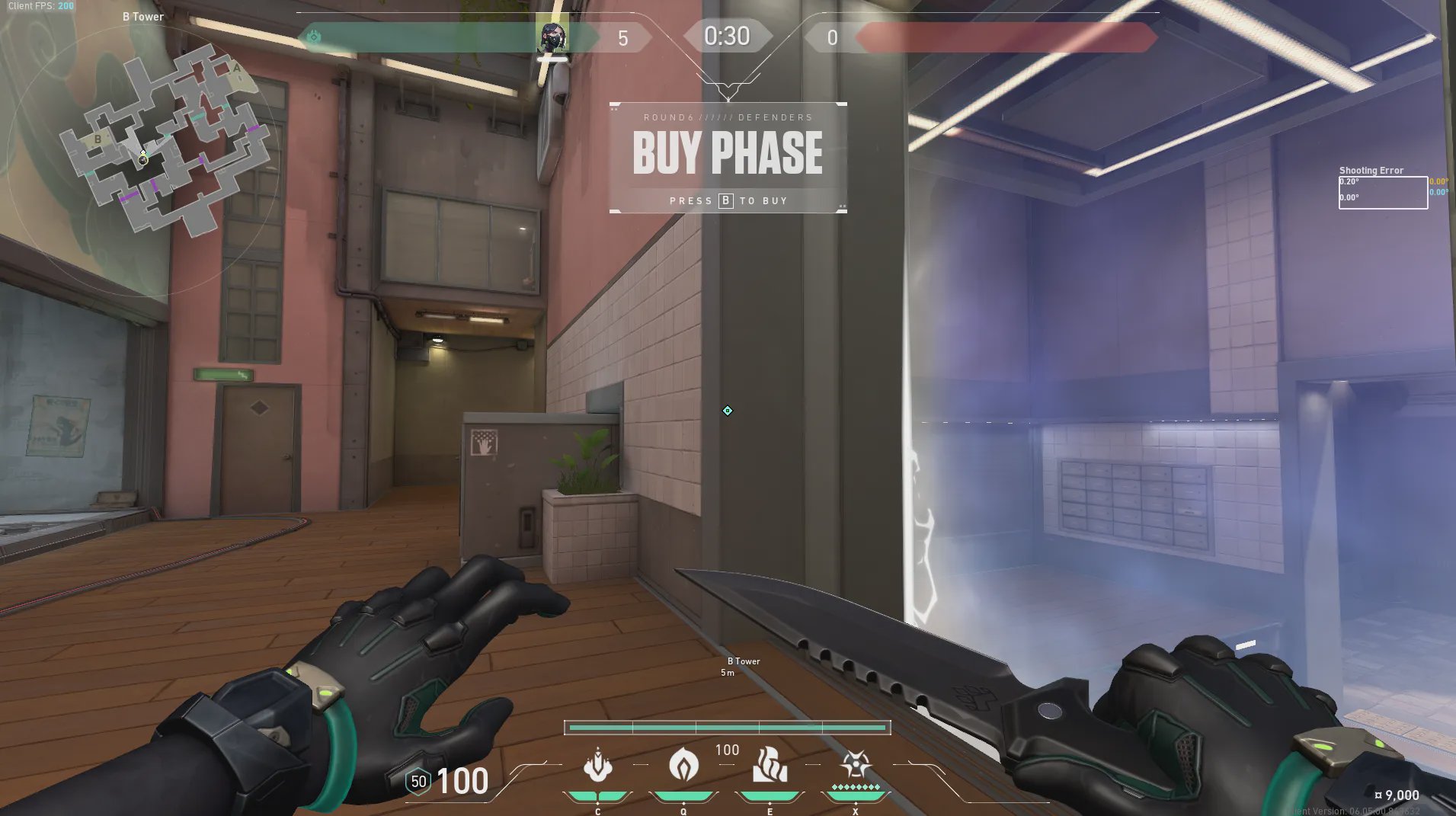Select the Viper agent portrait in the top bar

click(552, 37)
